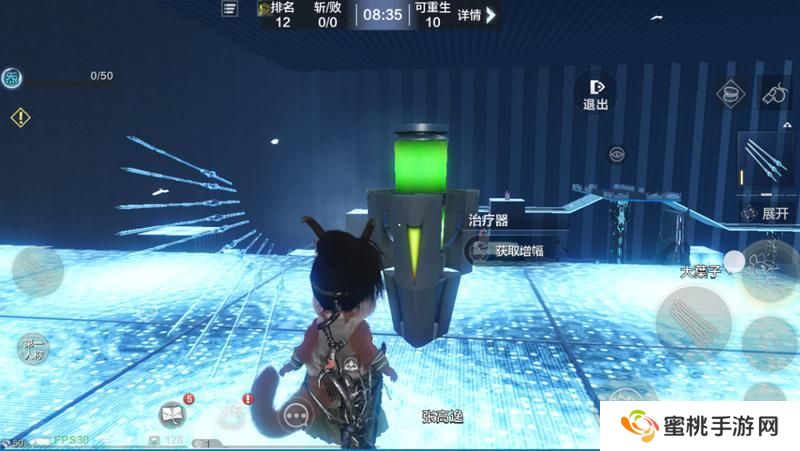The image size is (800, 451).
Task: Open the round item icon beside the whistle
Action: pyautogui.click(x=732, y=95)
